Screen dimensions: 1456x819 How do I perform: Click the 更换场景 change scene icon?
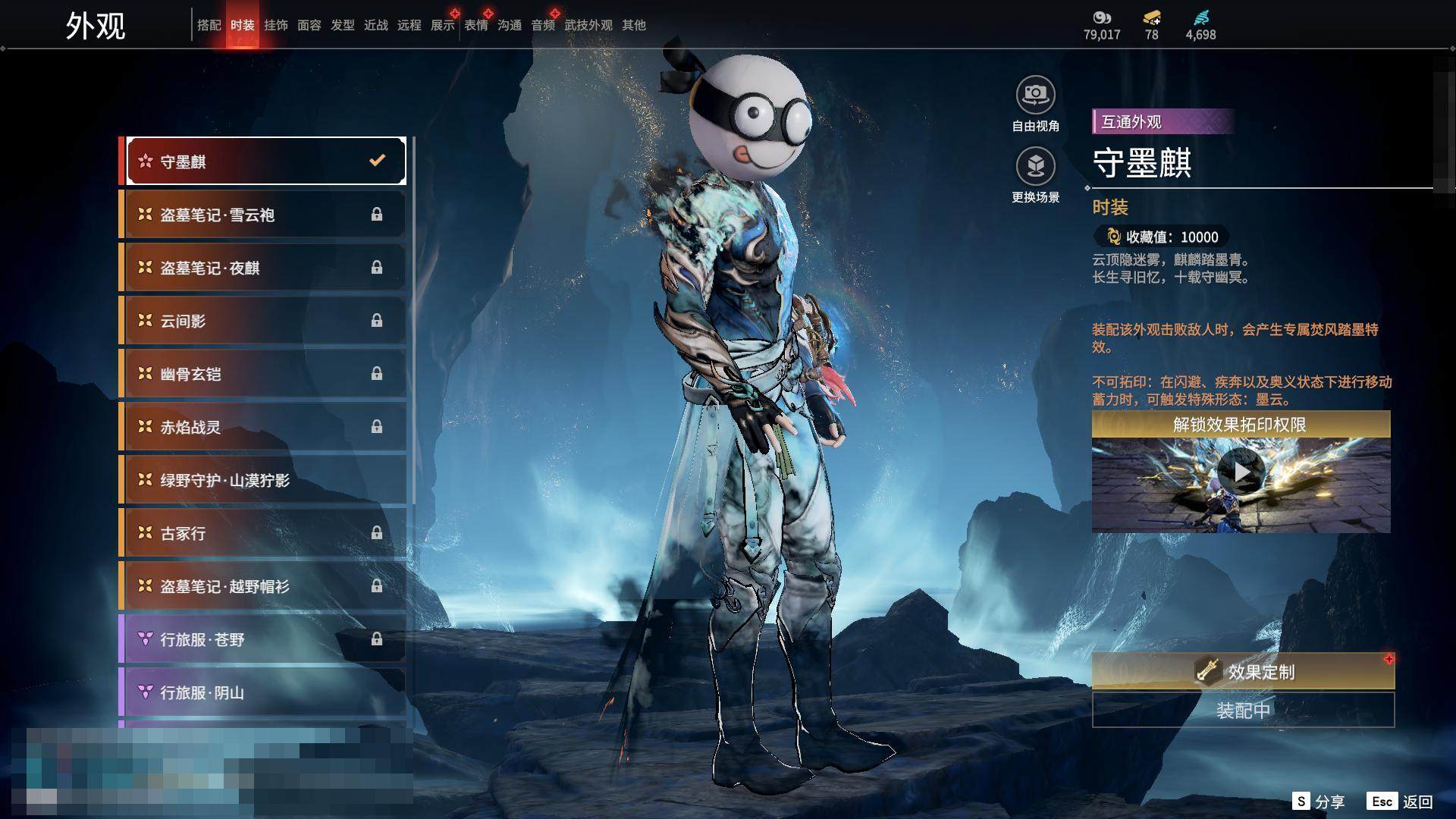tap(1035, 166)
